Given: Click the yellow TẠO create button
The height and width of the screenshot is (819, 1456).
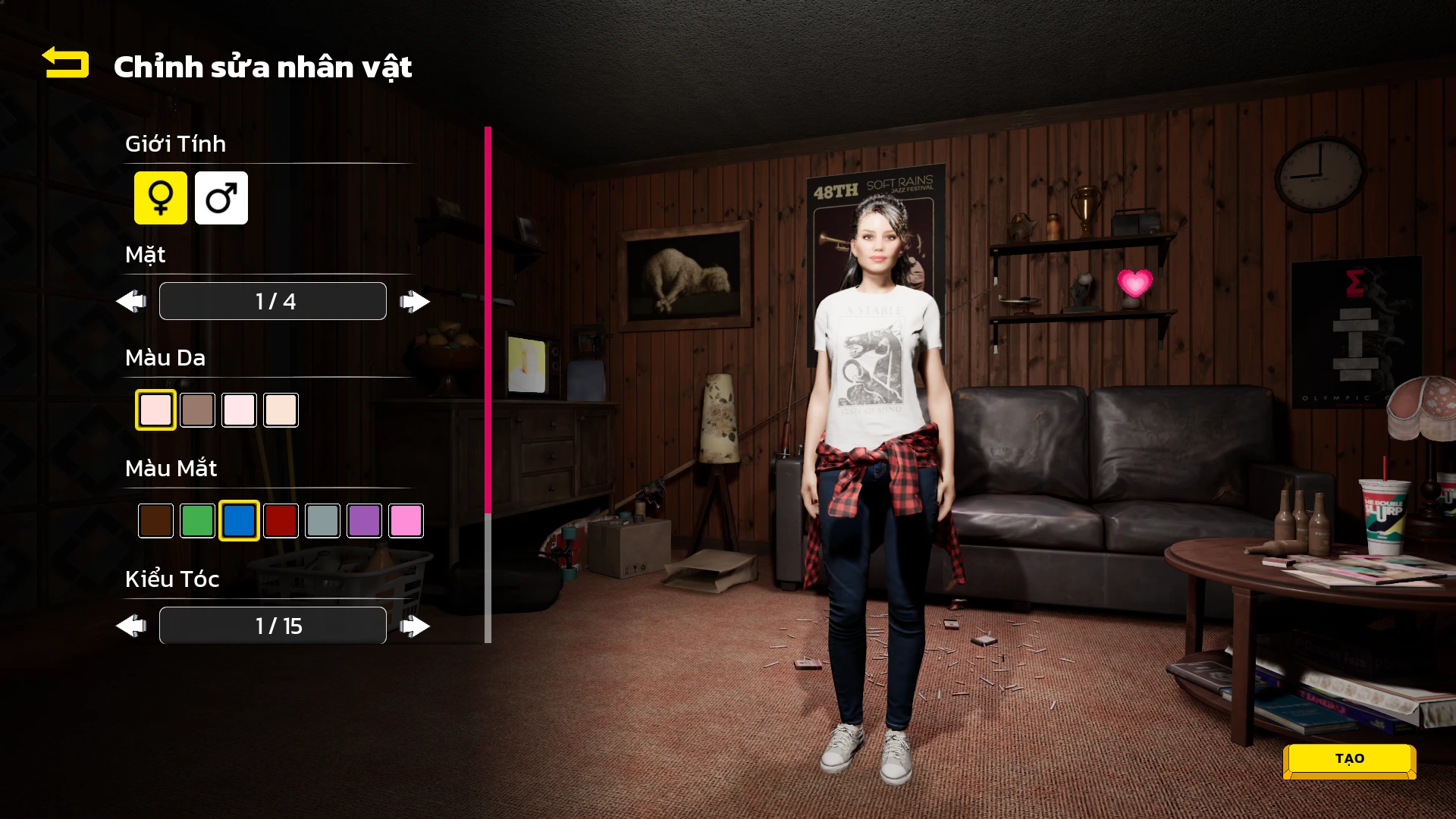Looking at the screenshot, I should point(1349,759).
